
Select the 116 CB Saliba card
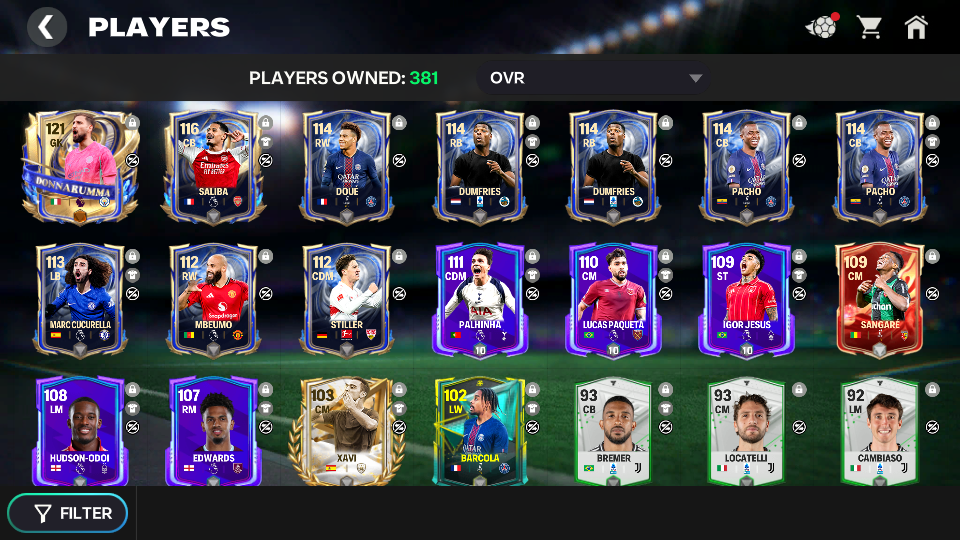click(212, 166)
